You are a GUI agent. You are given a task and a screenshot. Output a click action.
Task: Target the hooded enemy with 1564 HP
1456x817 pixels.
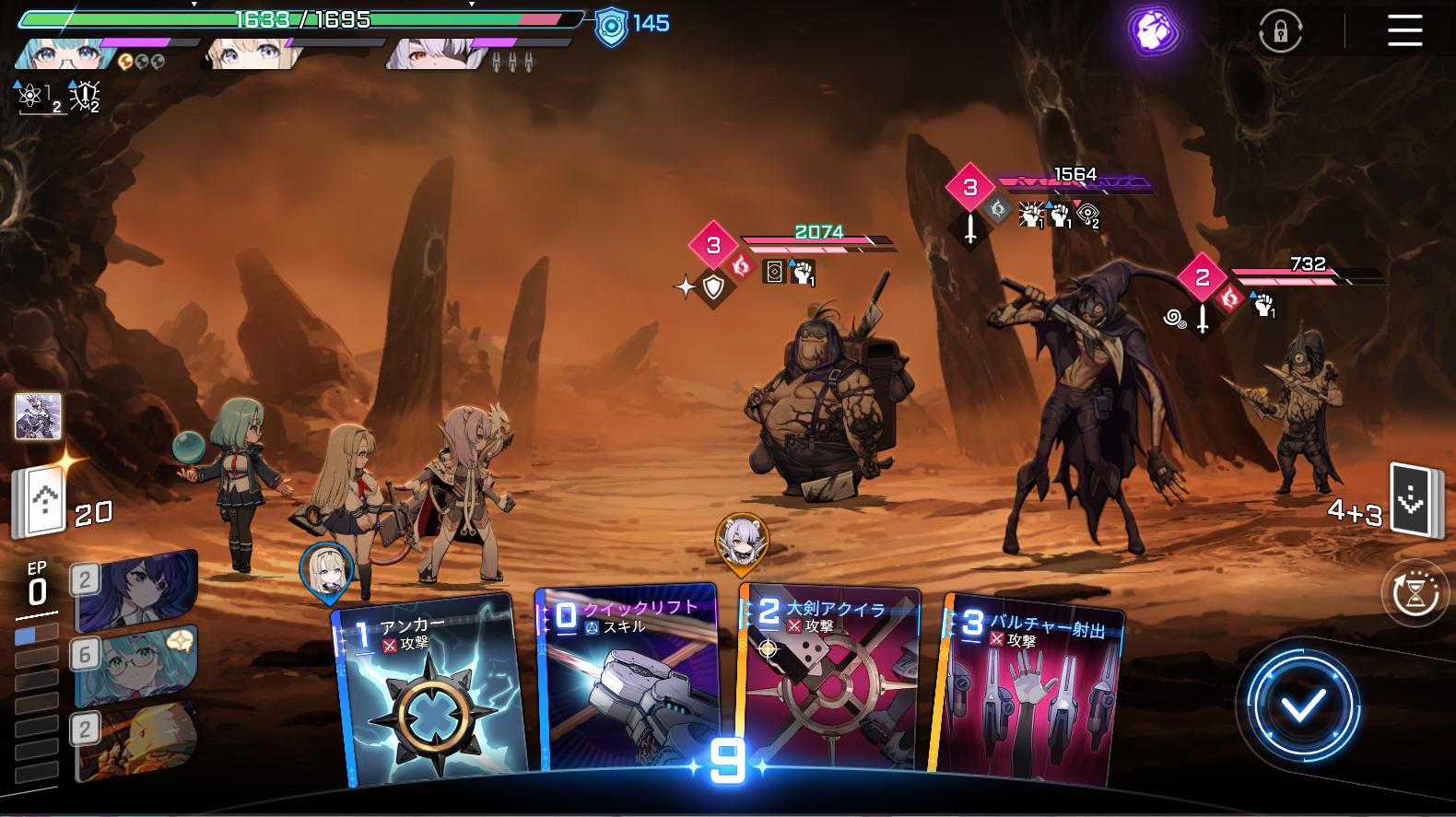(1078, 405)
